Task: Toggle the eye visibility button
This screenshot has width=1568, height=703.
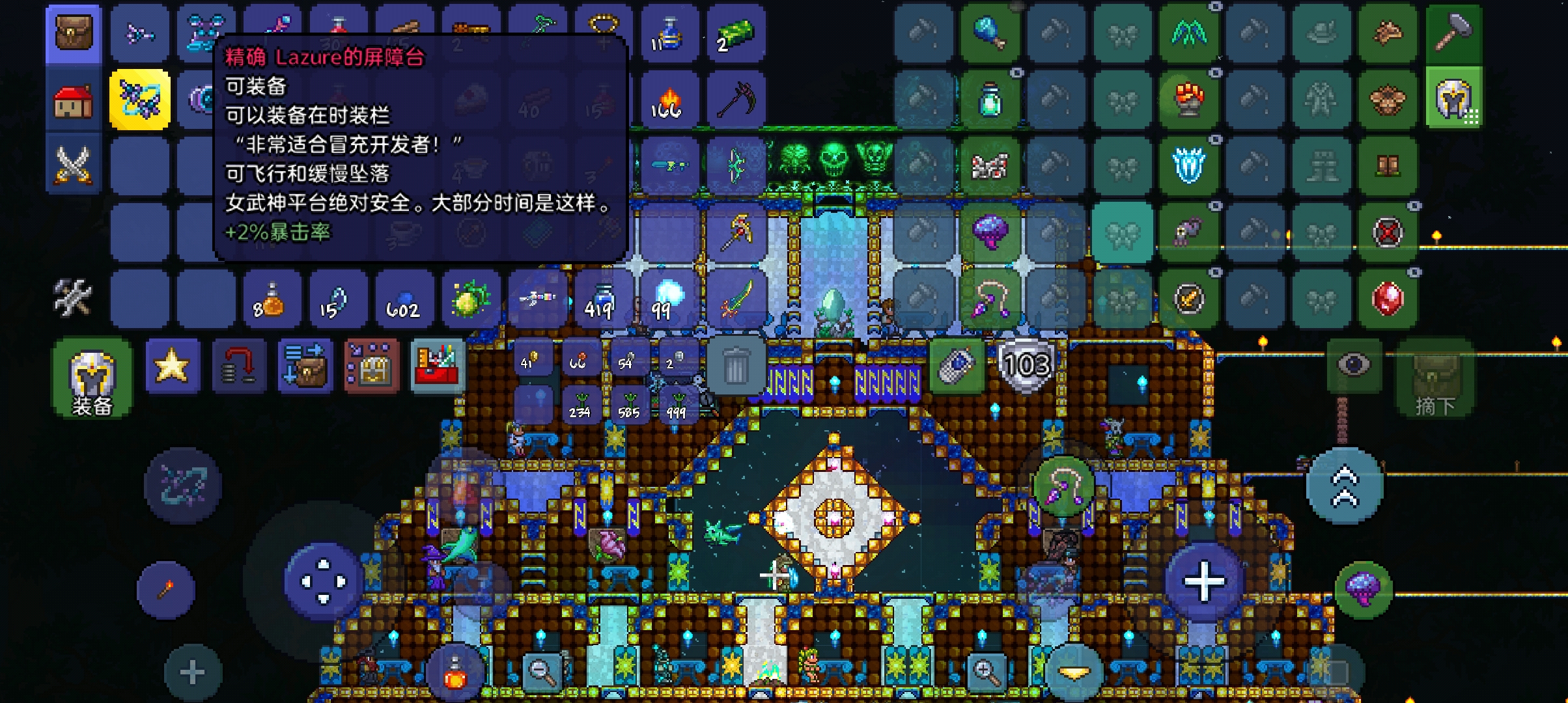Action: (x=1353, y=365)
